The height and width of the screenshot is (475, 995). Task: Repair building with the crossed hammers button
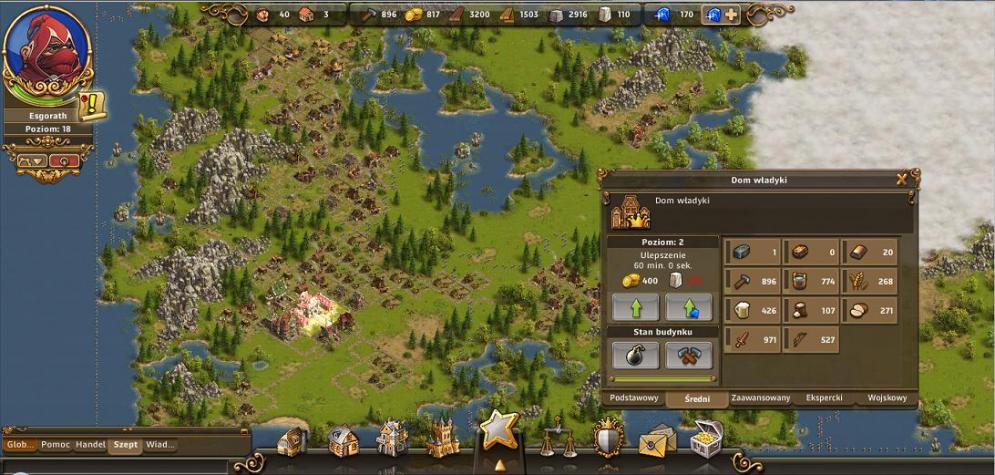click(x=689, y=355)
